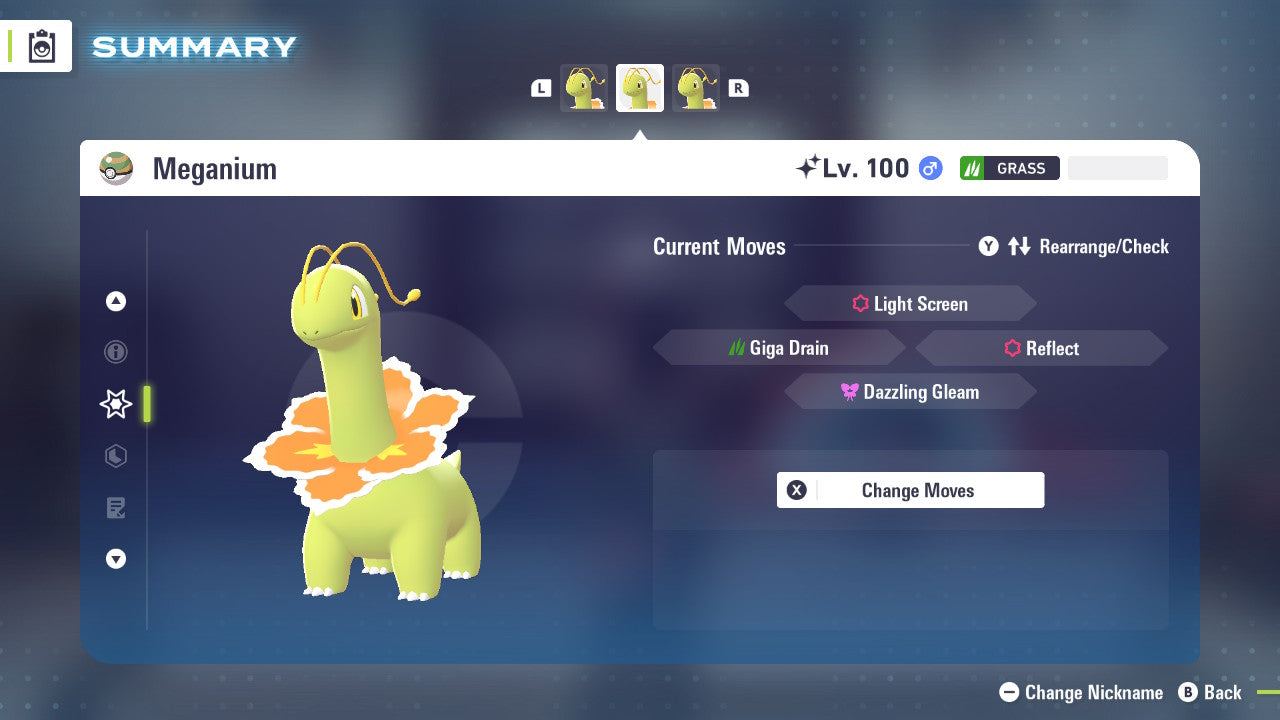The image size is (1280, 720).
Task: Select the Reflect move entry
Action: [x=1040, y=348]
